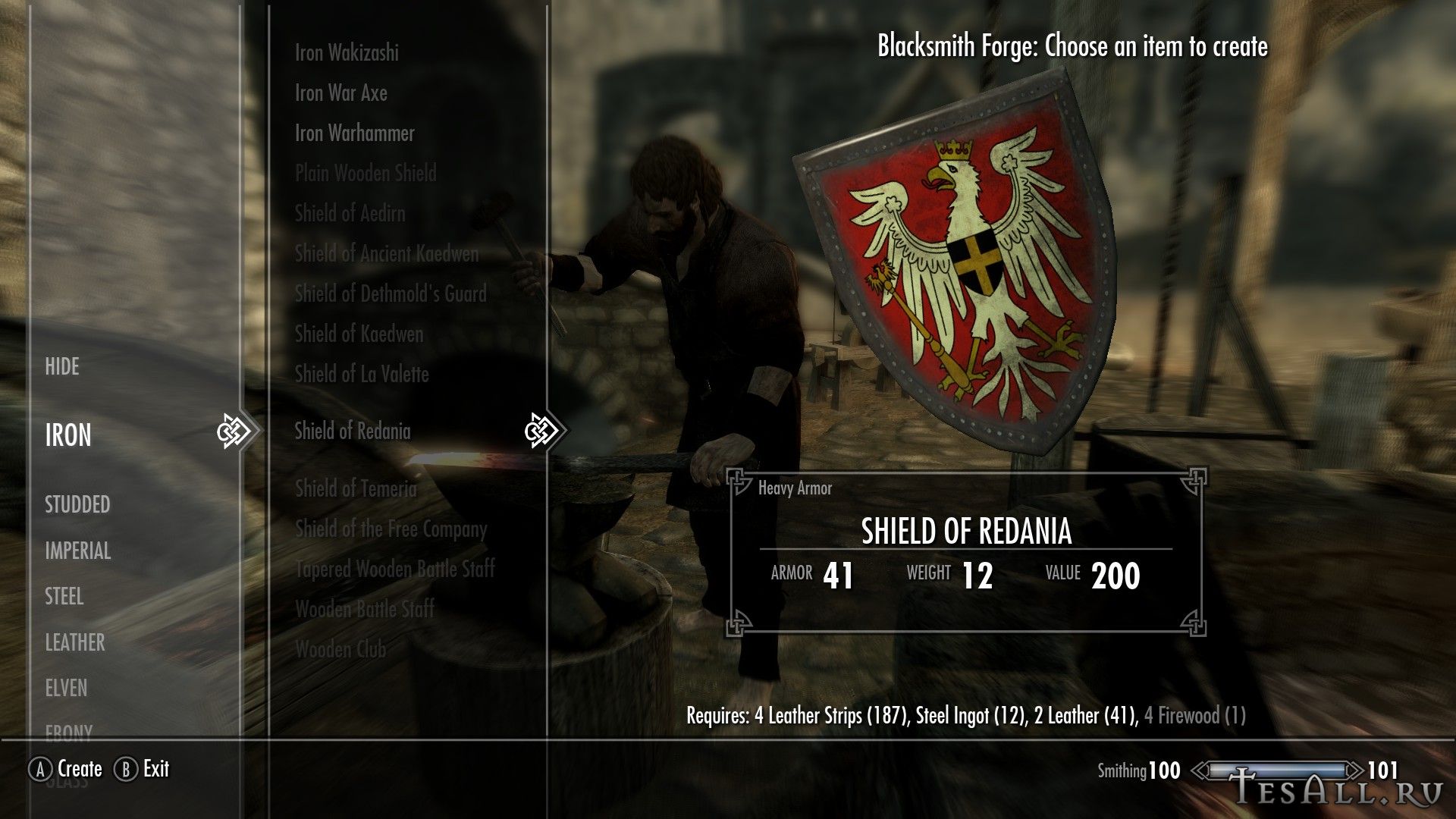Select Plain Wooden Shield

pyautogui.click(x=366, y=174)
